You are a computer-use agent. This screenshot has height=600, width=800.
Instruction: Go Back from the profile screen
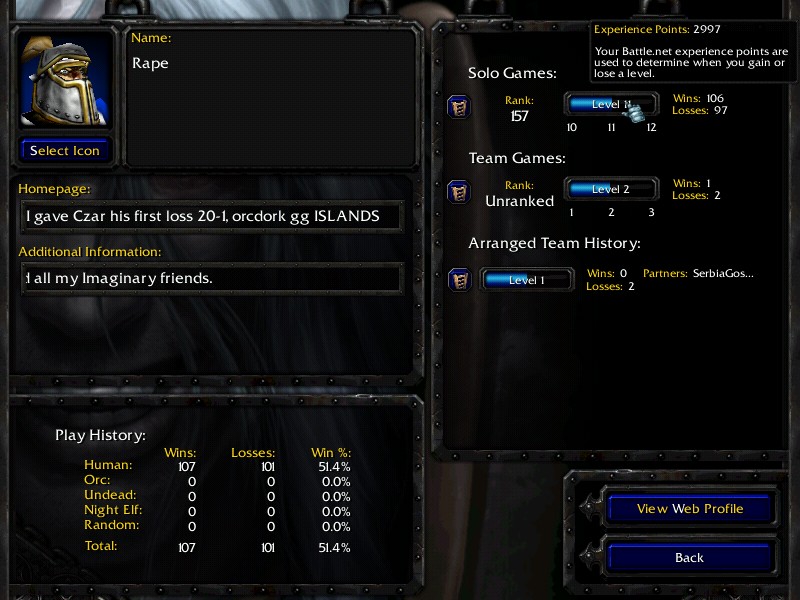pyautogui.click(x=690, y=558)
